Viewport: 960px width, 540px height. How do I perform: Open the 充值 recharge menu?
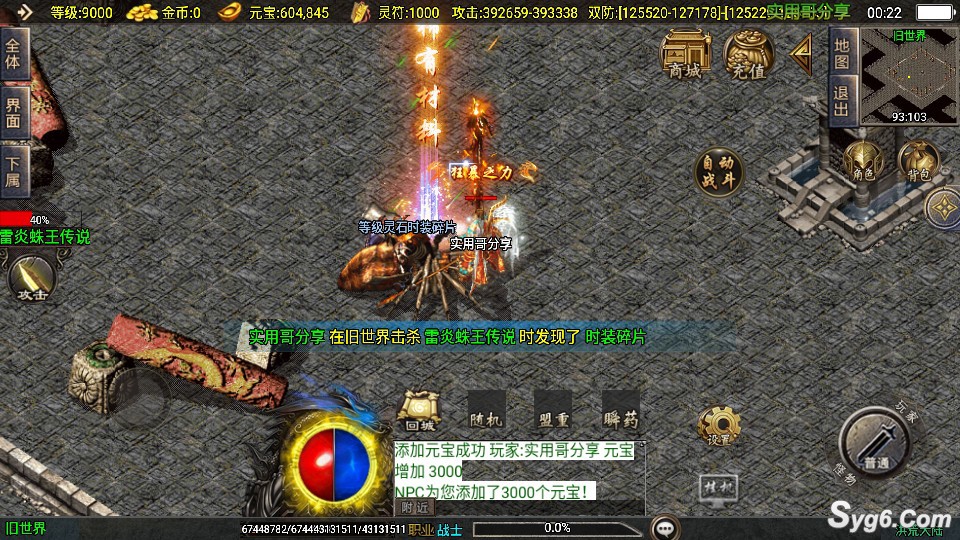[748, 53]
